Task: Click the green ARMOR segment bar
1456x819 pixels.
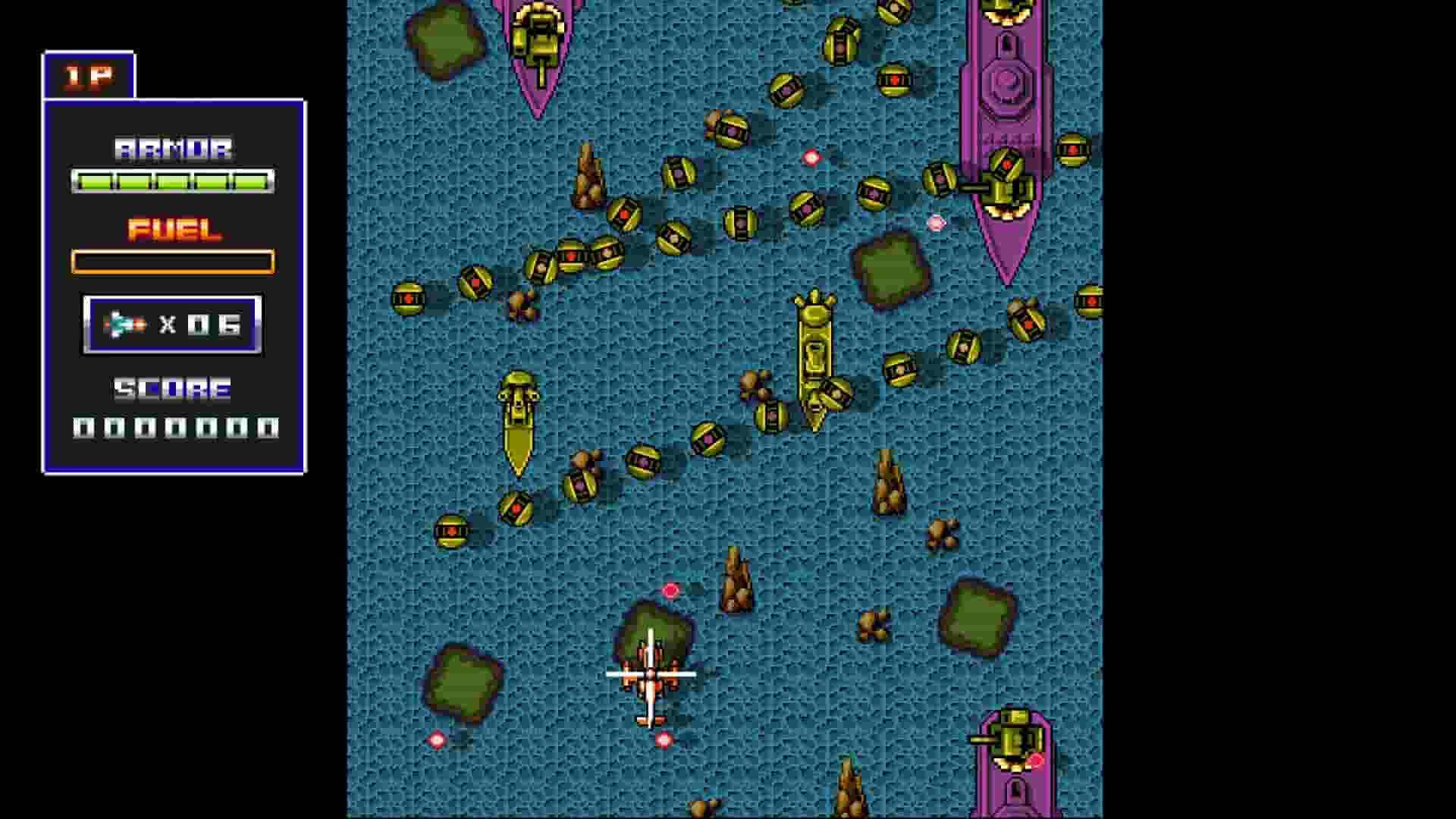Action: coord(173,179)
